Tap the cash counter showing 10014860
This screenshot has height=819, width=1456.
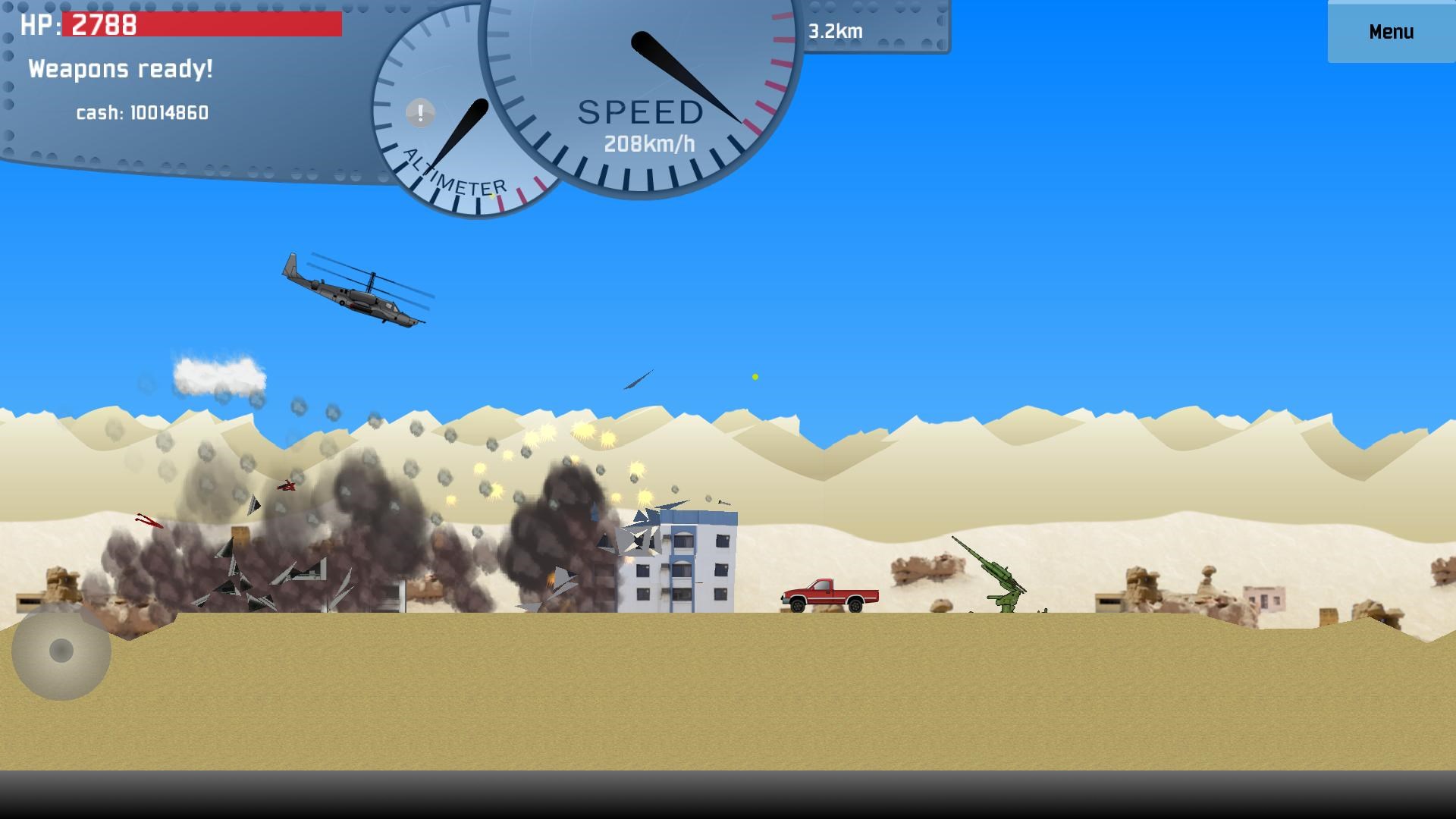pyautogui.click(x=144, y=114)
